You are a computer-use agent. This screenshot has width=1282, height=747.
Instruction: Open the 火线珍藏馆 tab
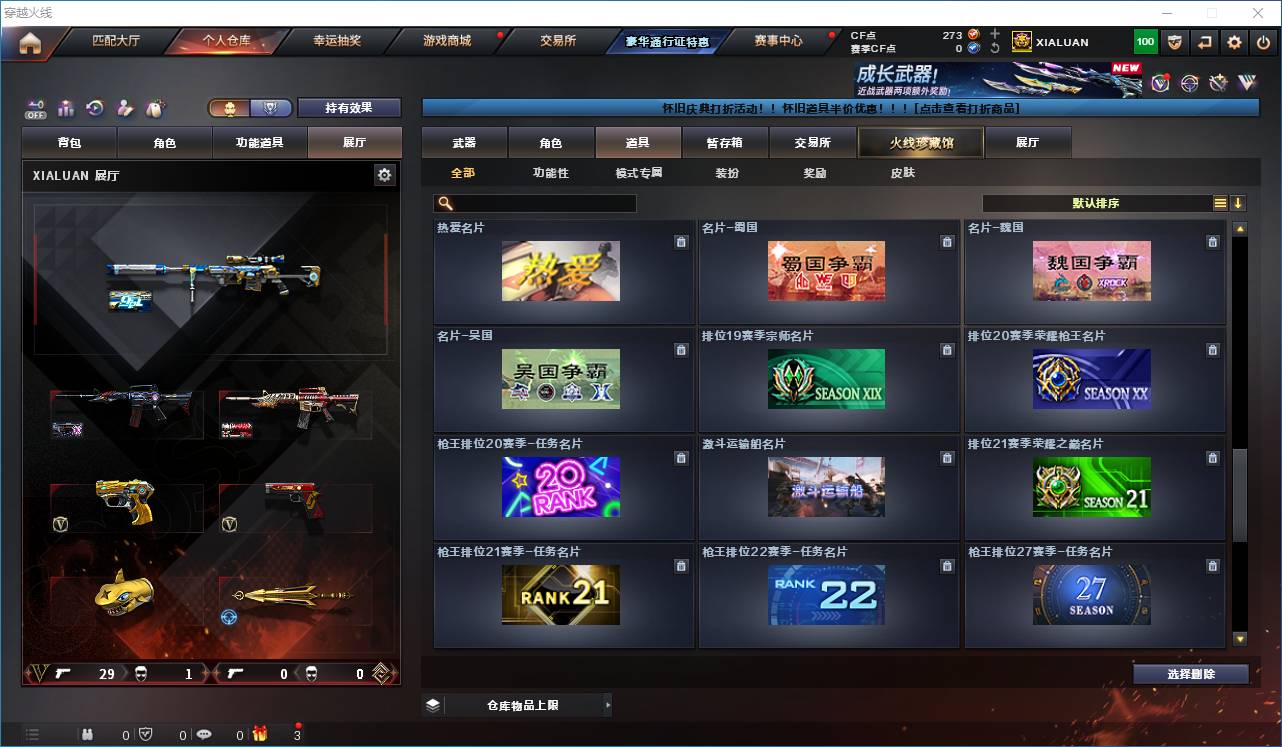pyautogui.click(x=920, y=142)
